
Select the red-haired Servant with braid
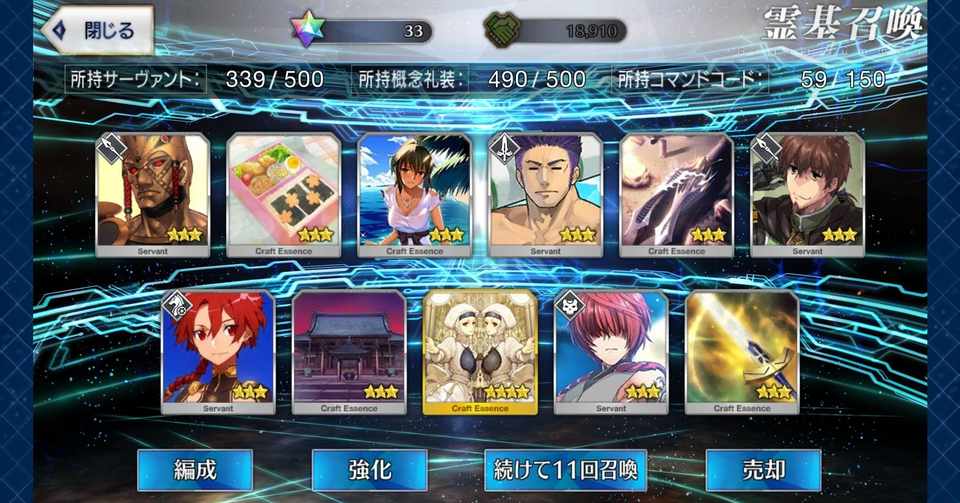pos(218,351)
